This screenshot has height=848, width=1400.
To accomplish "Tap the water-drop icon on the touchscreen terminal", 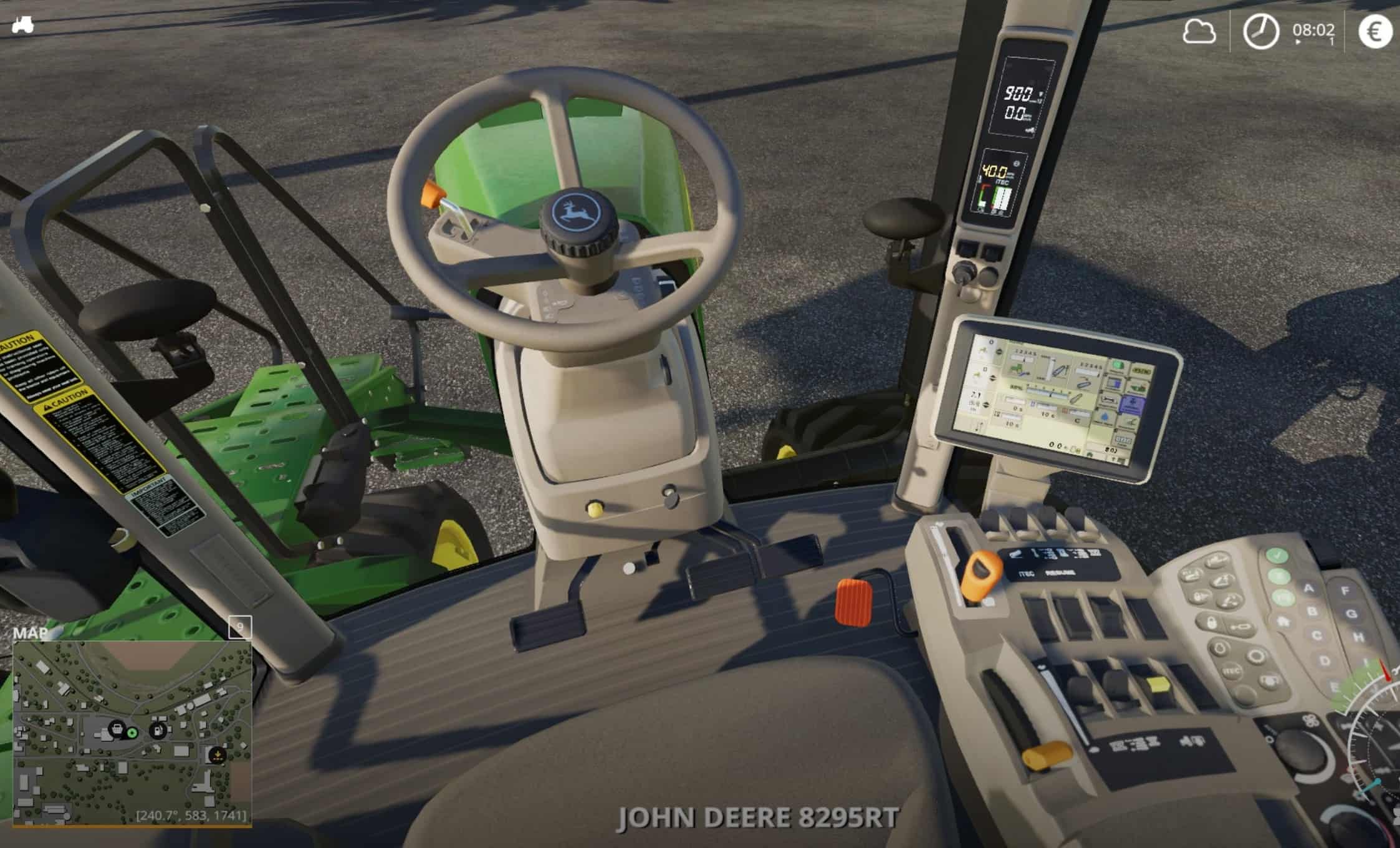I will point(1105,416).
